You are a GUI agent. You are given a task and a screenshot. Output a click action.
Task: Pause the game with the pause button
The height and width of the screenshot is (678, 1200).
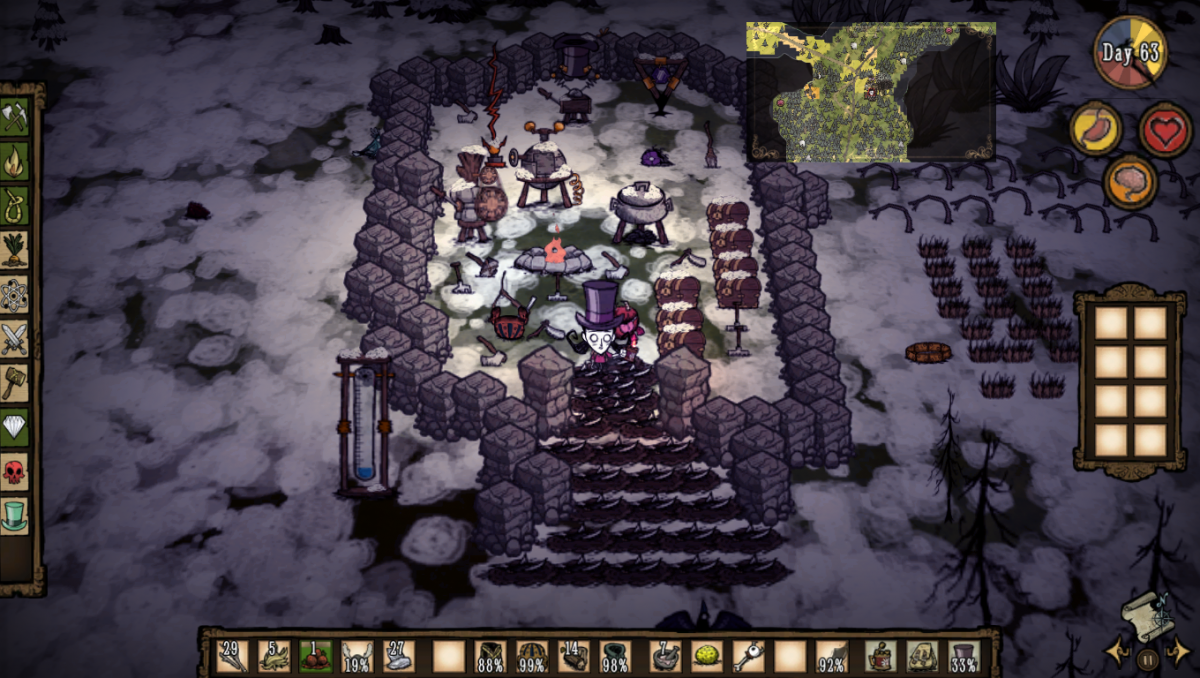[1147, 659]
